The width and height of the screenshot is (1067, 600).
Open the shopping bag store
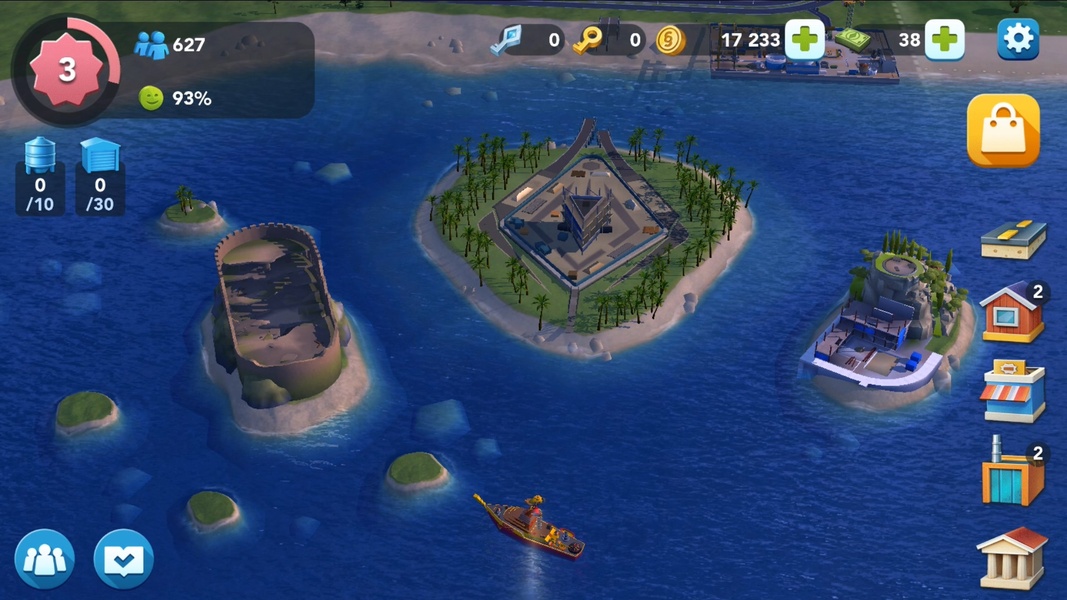[1003, 131]
